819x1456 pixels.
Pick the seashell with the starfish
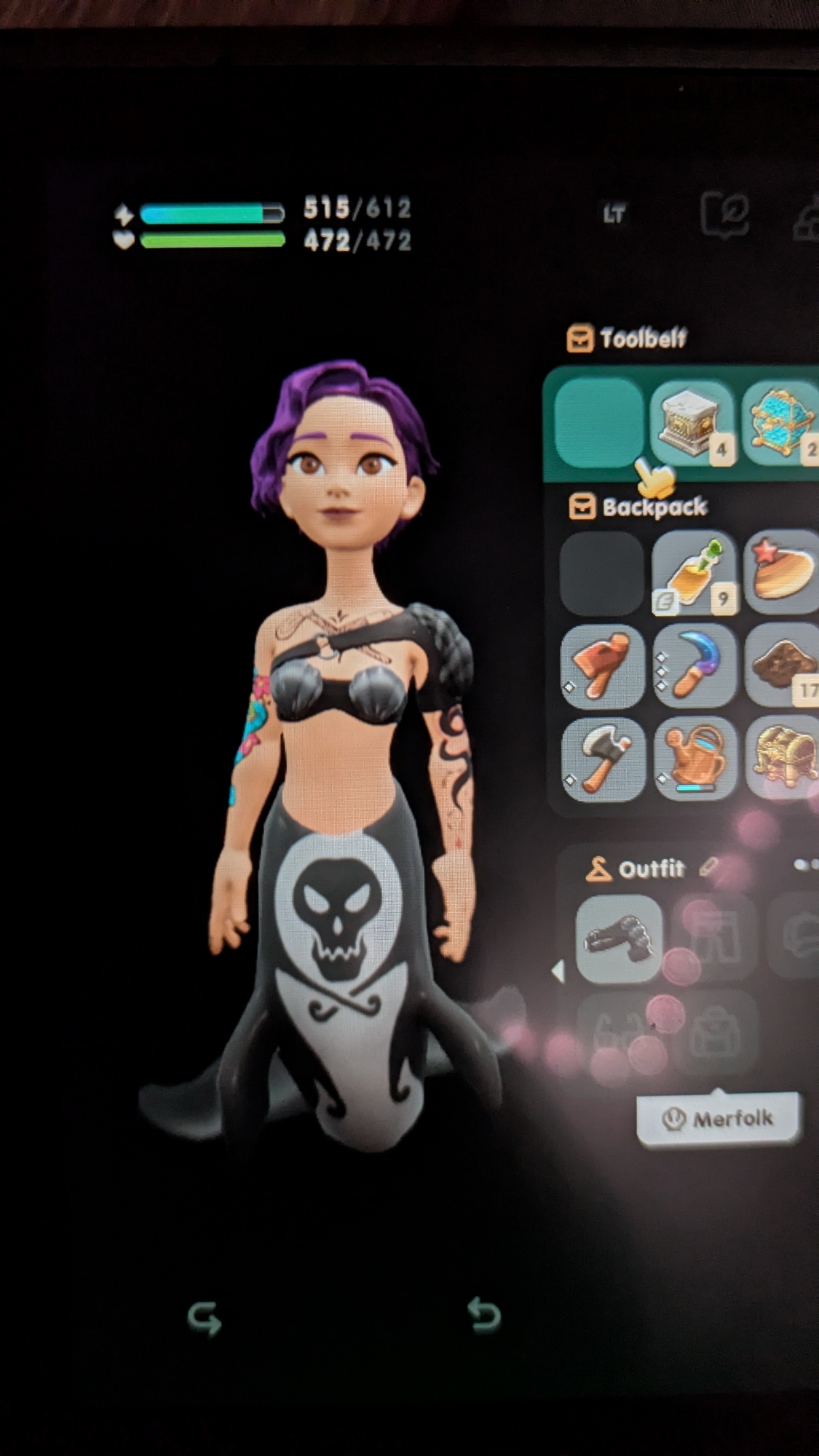783,573
